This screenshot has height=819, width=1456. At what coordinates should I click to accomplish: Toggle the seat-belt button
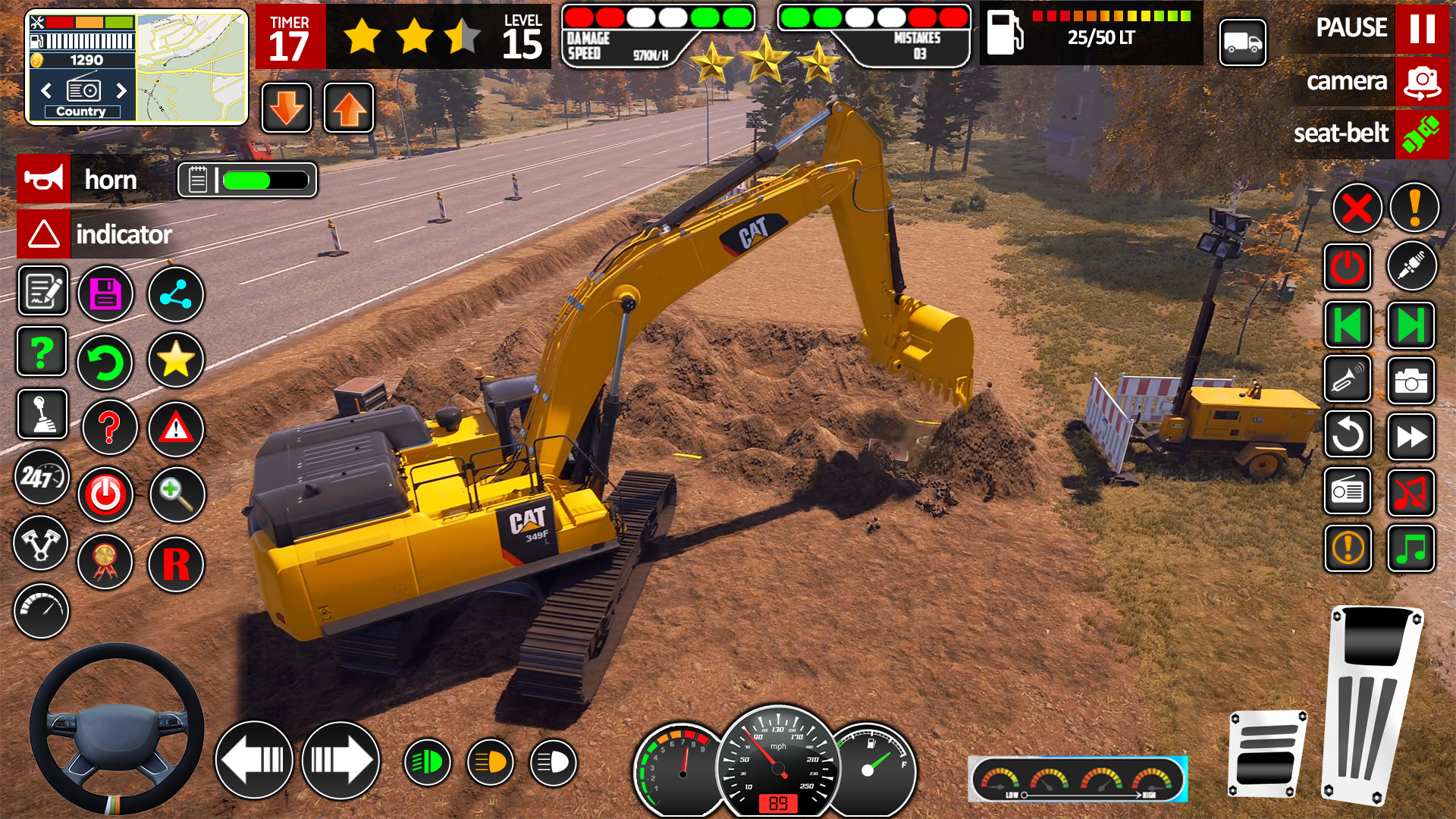tap(1421, 133)
